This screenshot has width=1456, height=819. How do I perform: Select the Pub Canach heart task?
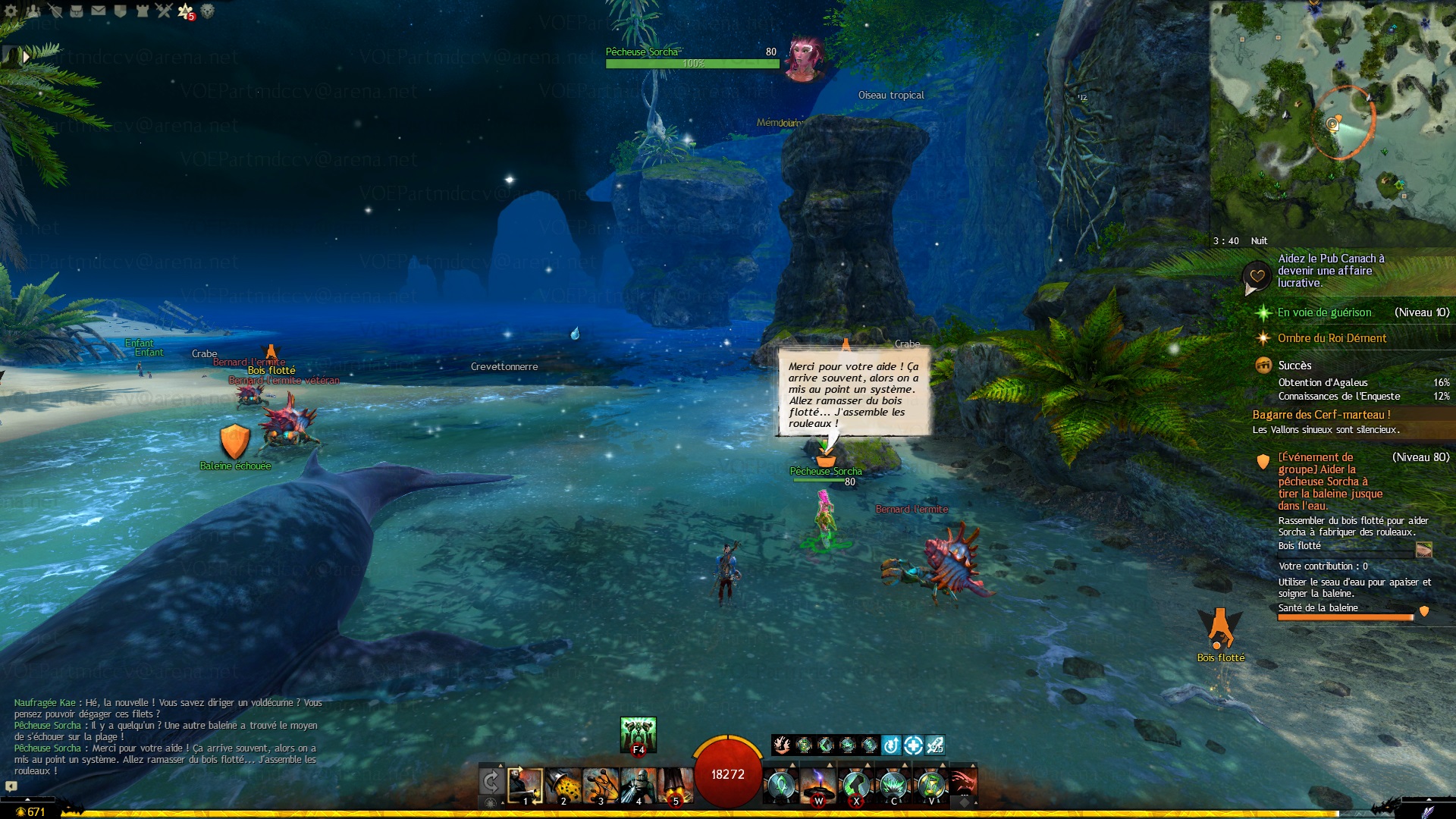1330,271
